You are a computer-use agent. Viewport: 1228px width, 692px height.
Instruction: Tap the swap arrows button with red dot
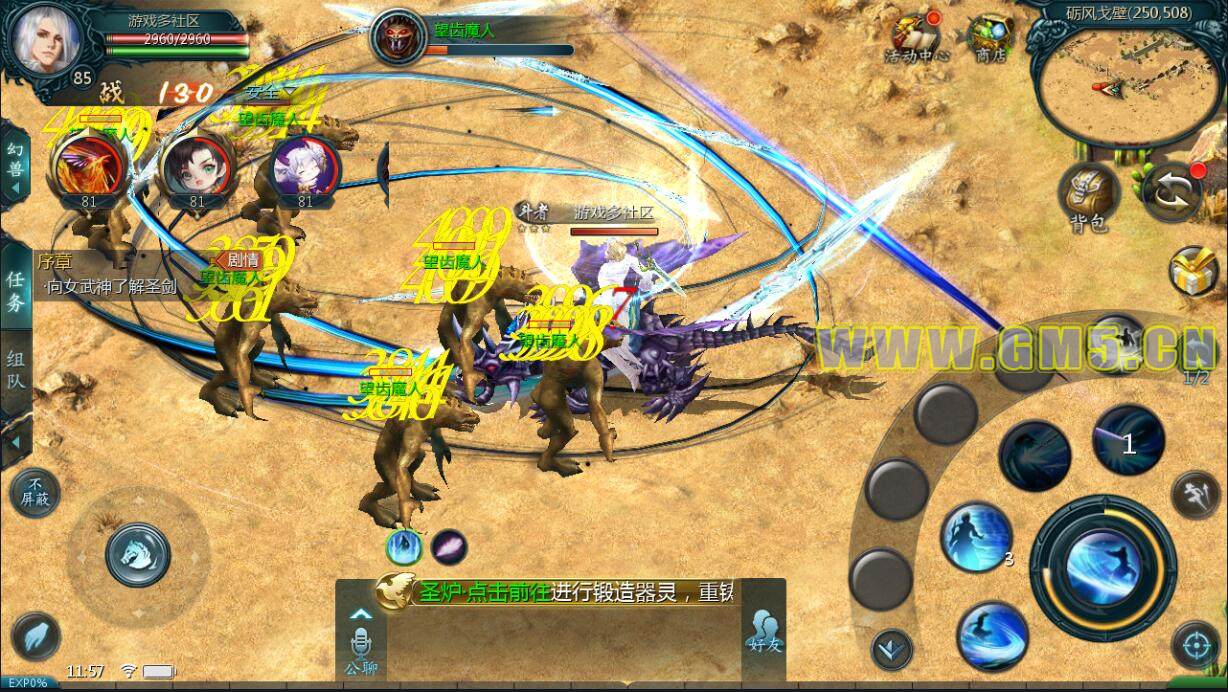1172,191
